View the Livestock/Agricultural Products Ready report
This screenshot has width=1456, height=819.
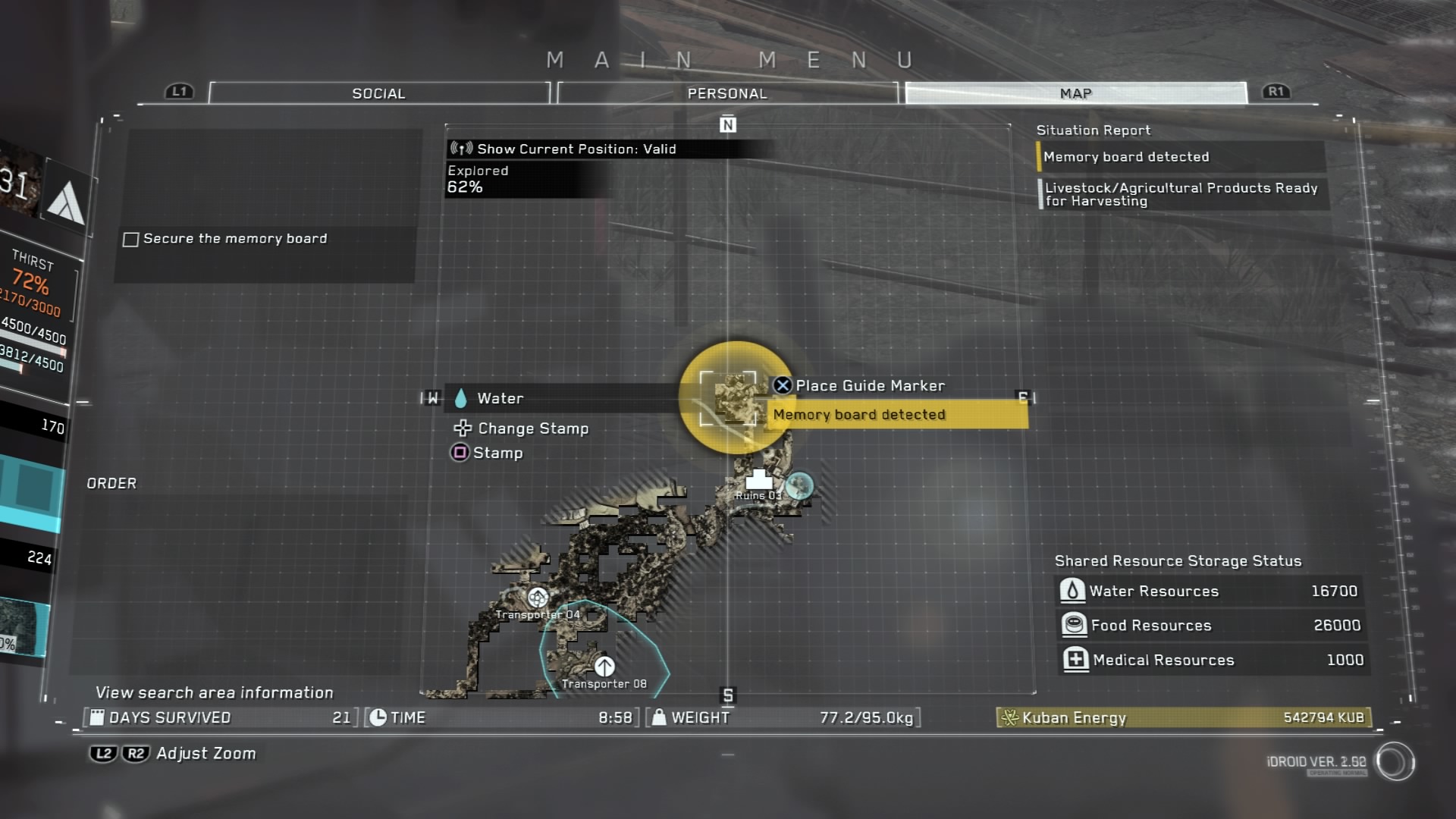[x=1181, y=194]
